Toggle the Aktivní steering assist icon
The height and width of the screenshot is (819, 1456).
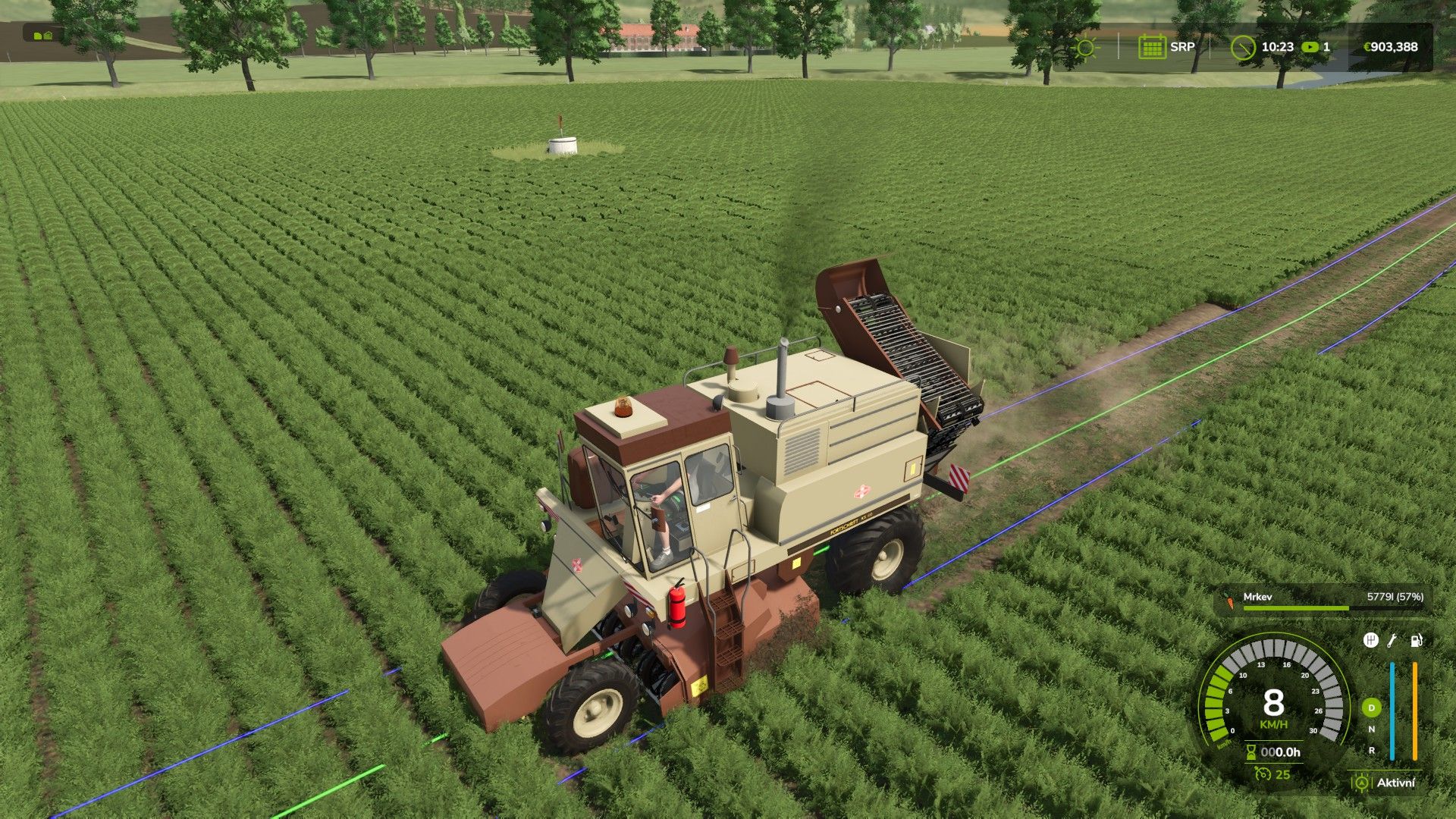[x=1362, y=783]
